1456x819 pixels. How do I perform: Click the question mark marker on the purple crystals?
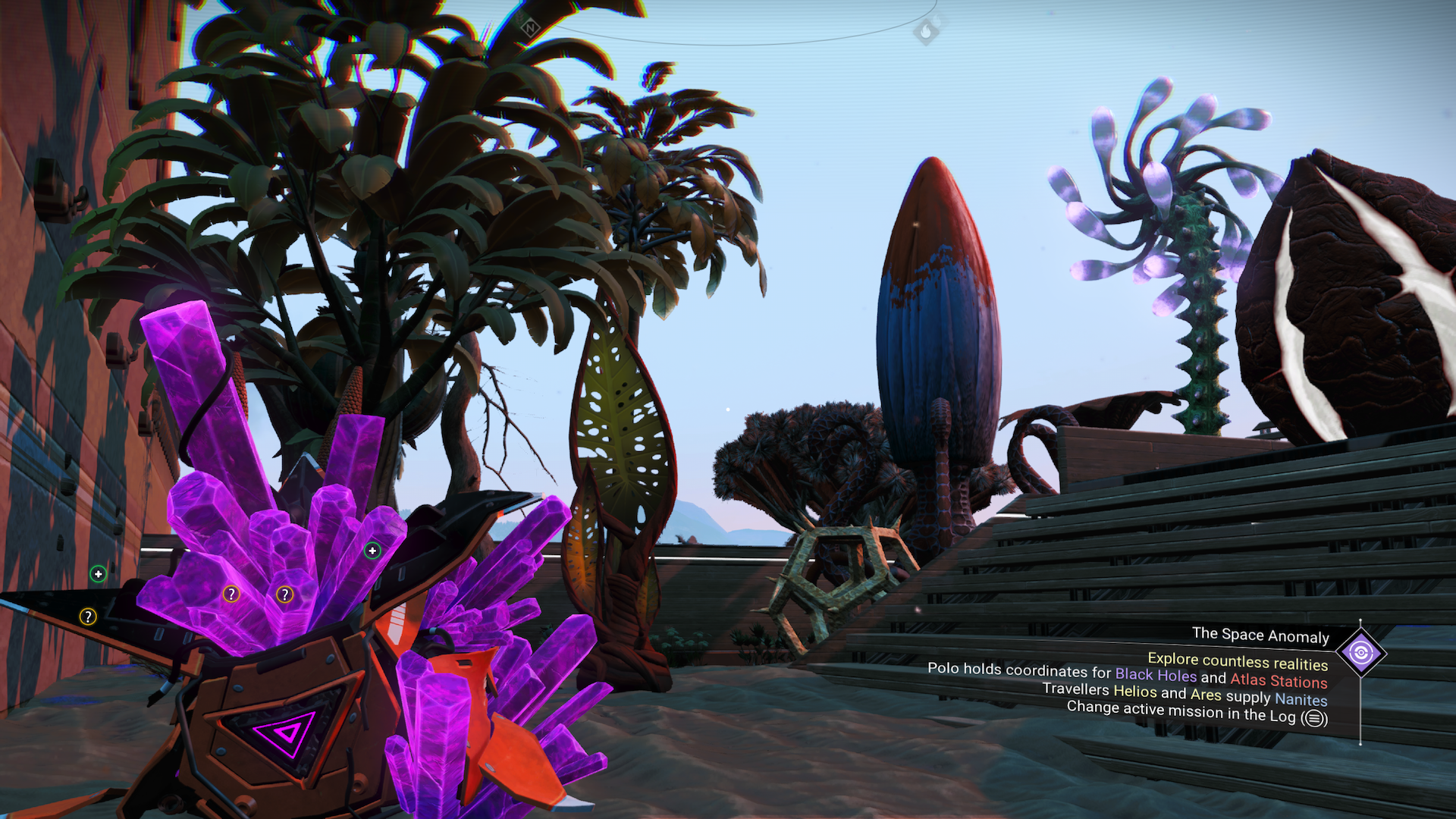[x=231, y=595]
